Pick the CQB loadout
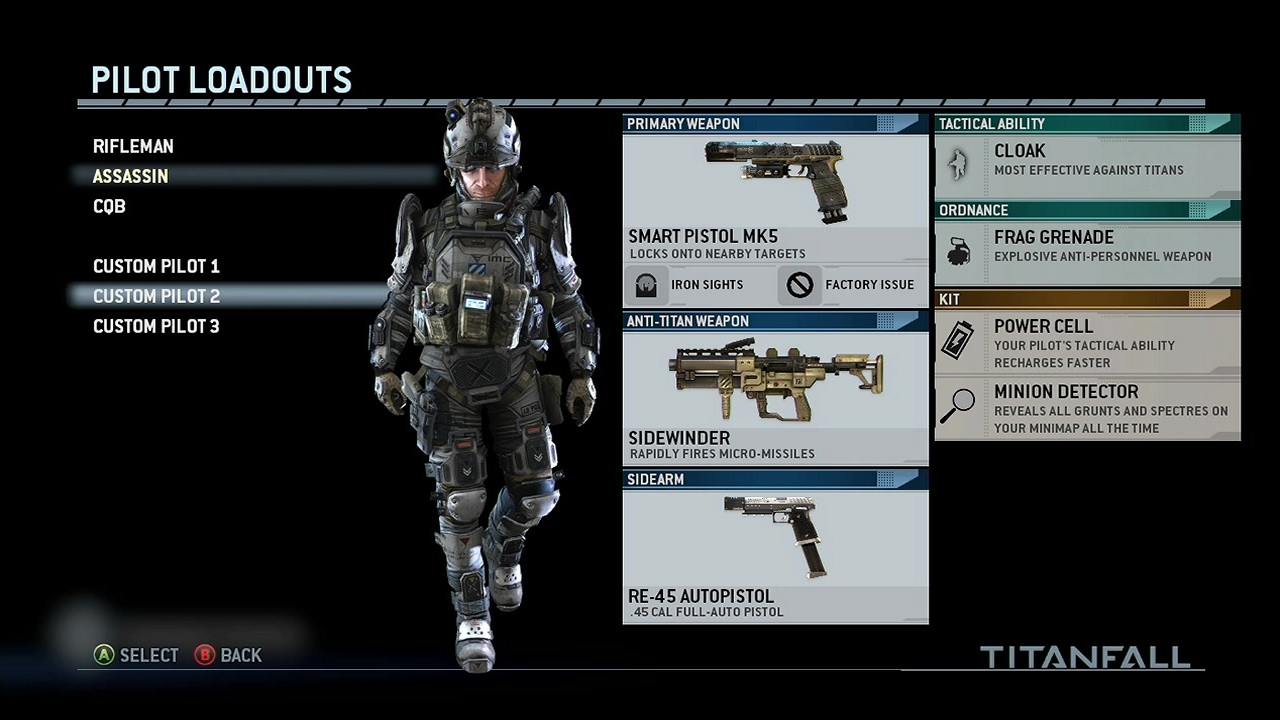The image size is (1280, 720). coord(109,207)
